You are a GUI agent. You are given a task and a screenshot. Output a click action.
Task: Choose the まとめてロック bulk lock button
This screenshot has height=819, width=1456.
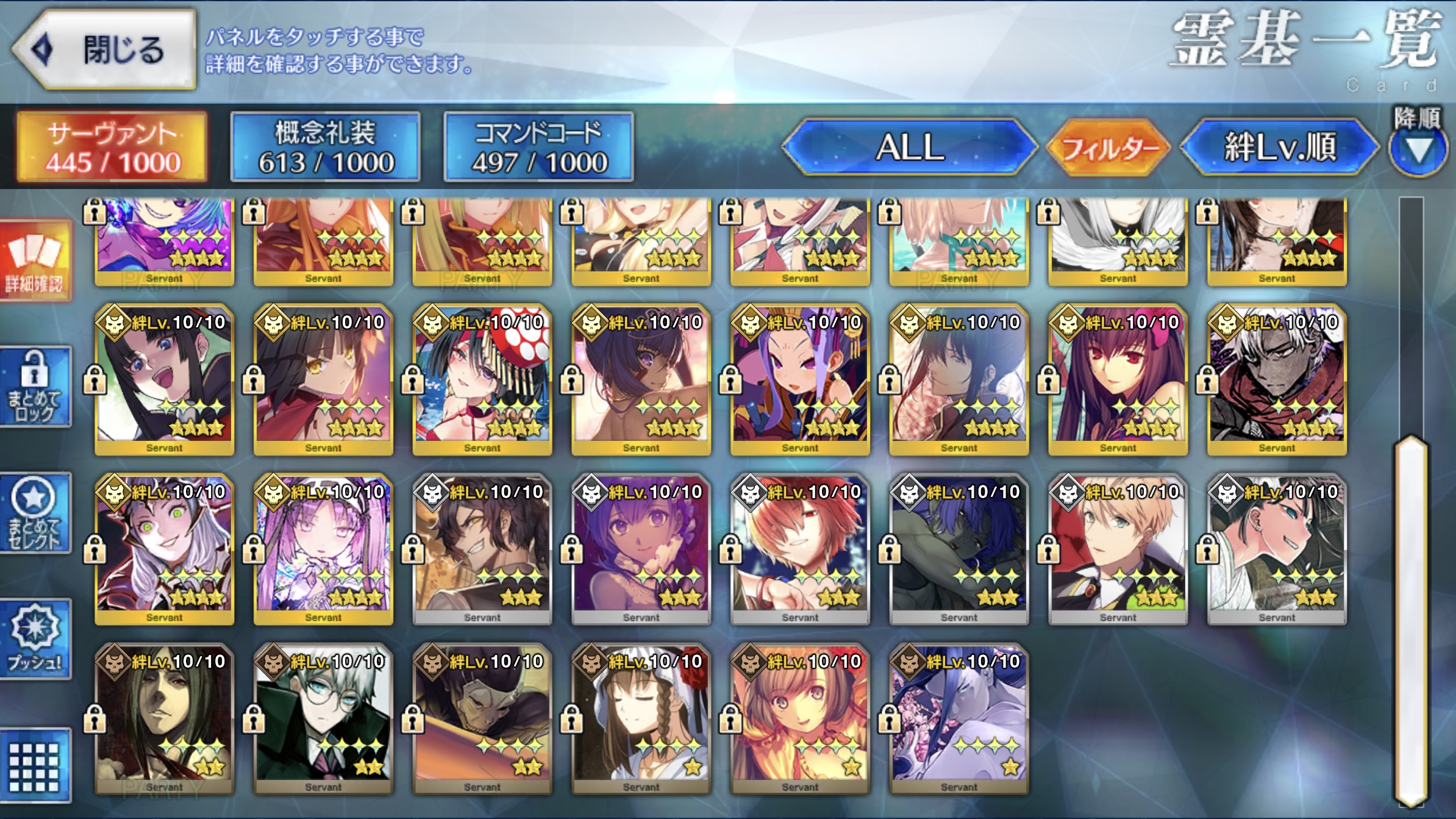pyautogui.click(x=35, y=387)
